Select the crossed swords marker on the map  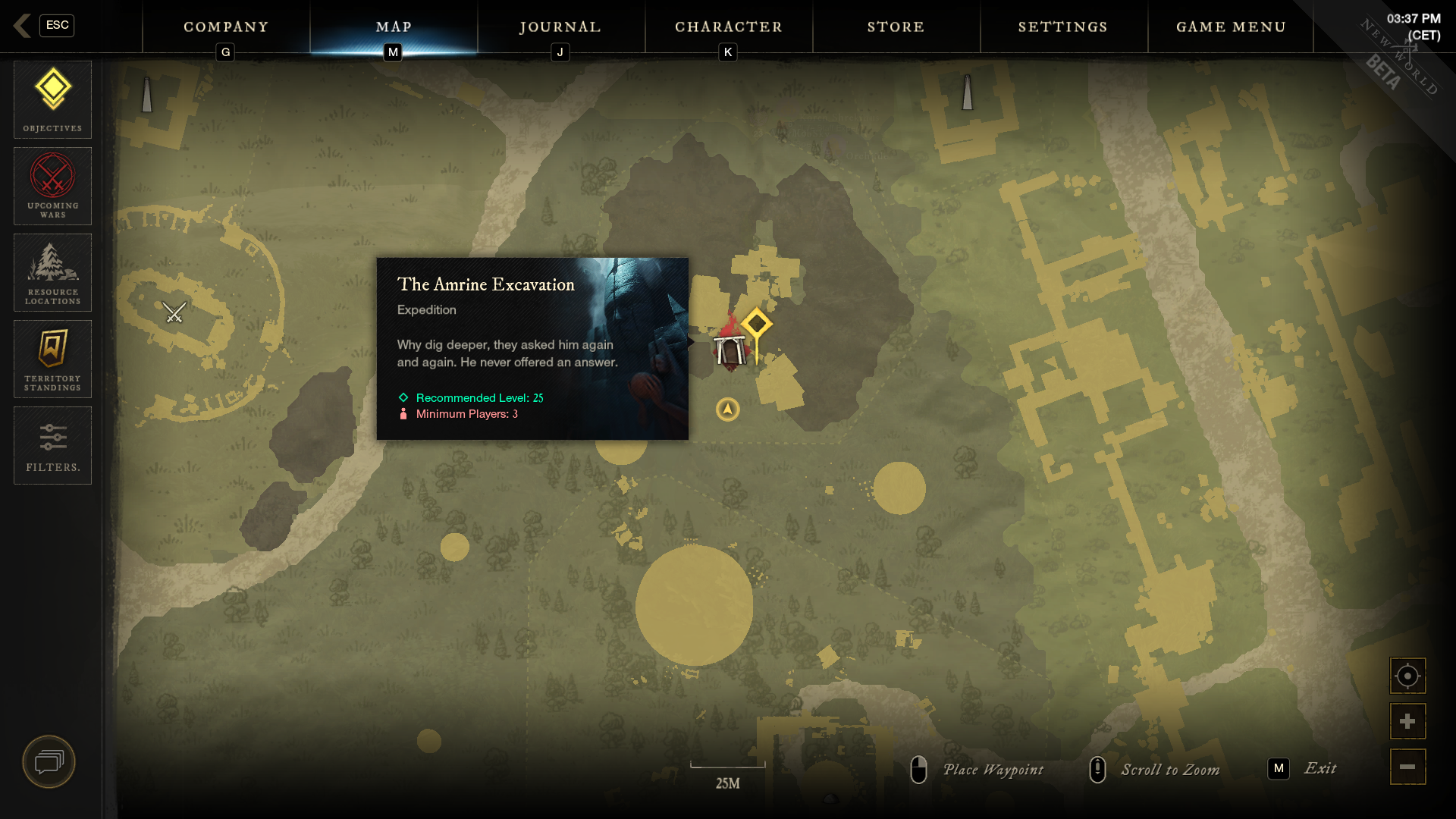point(173,312)
